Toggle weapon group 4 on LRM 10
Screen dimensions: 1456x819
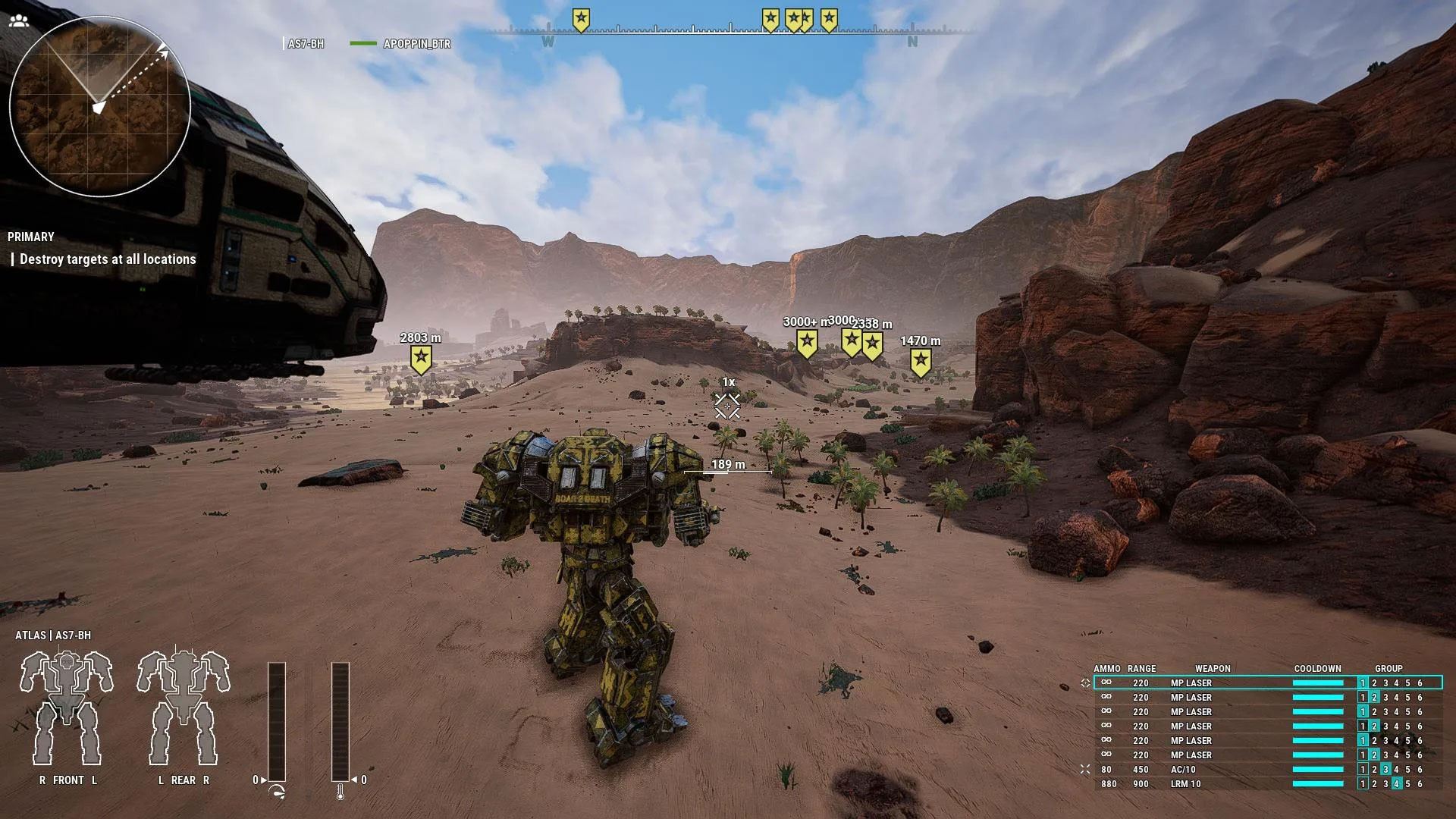(1397, 784)
